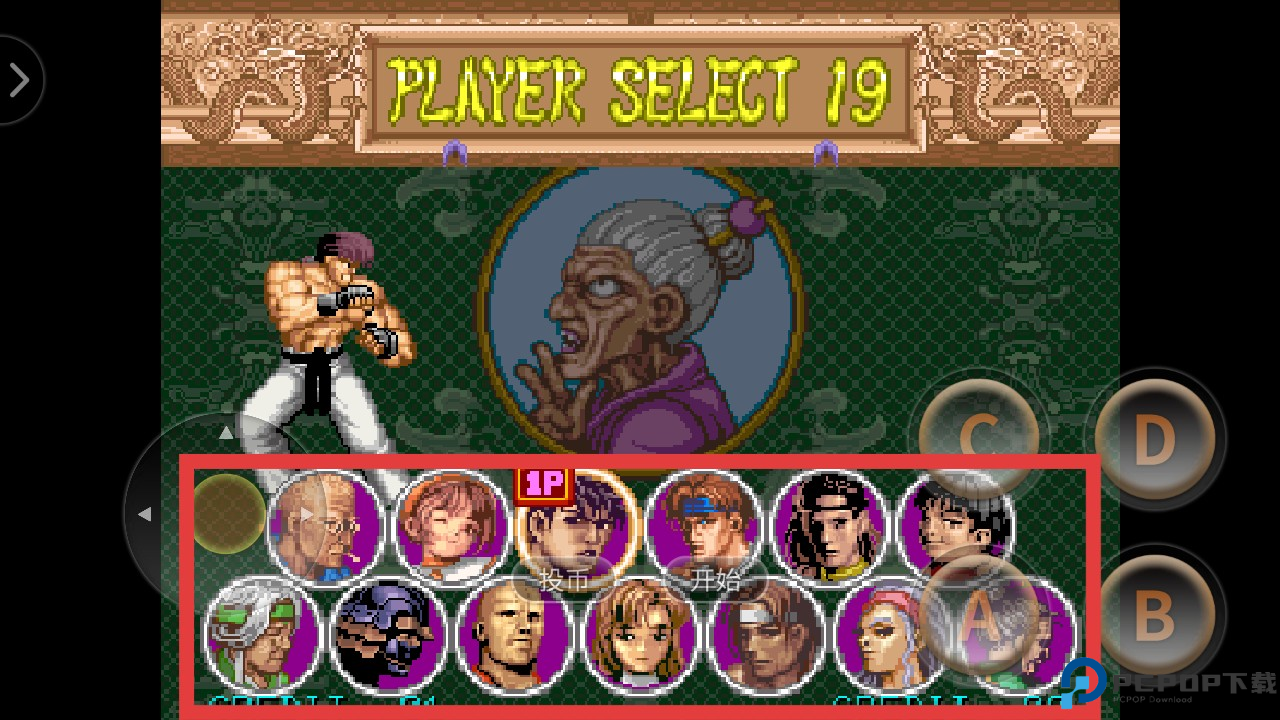Choose the bald muscular fighter portrait
1280x720 pixels.
(514, 636)
